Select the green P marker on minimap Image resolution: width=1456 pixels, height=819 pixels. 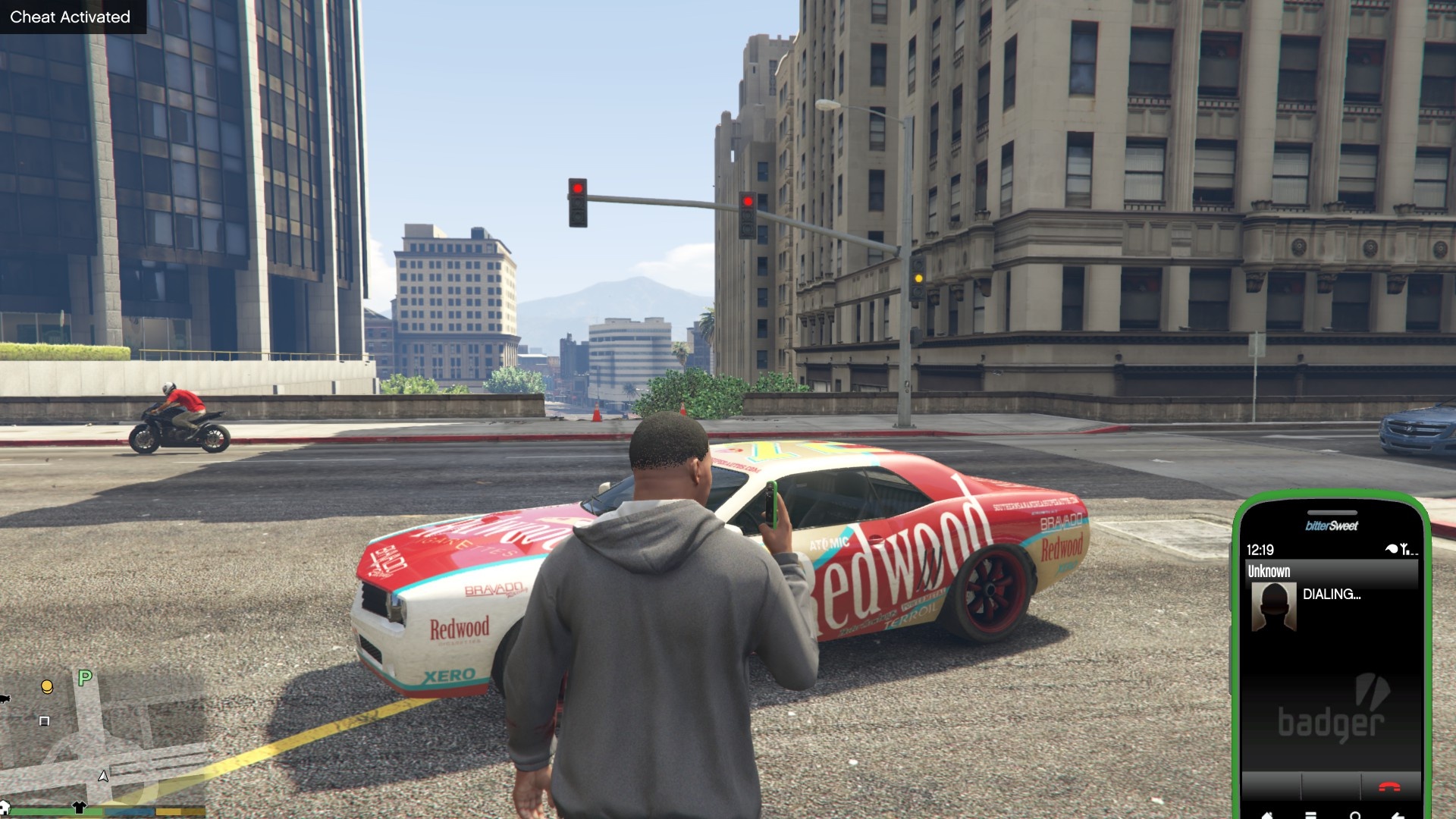(85, 677)
